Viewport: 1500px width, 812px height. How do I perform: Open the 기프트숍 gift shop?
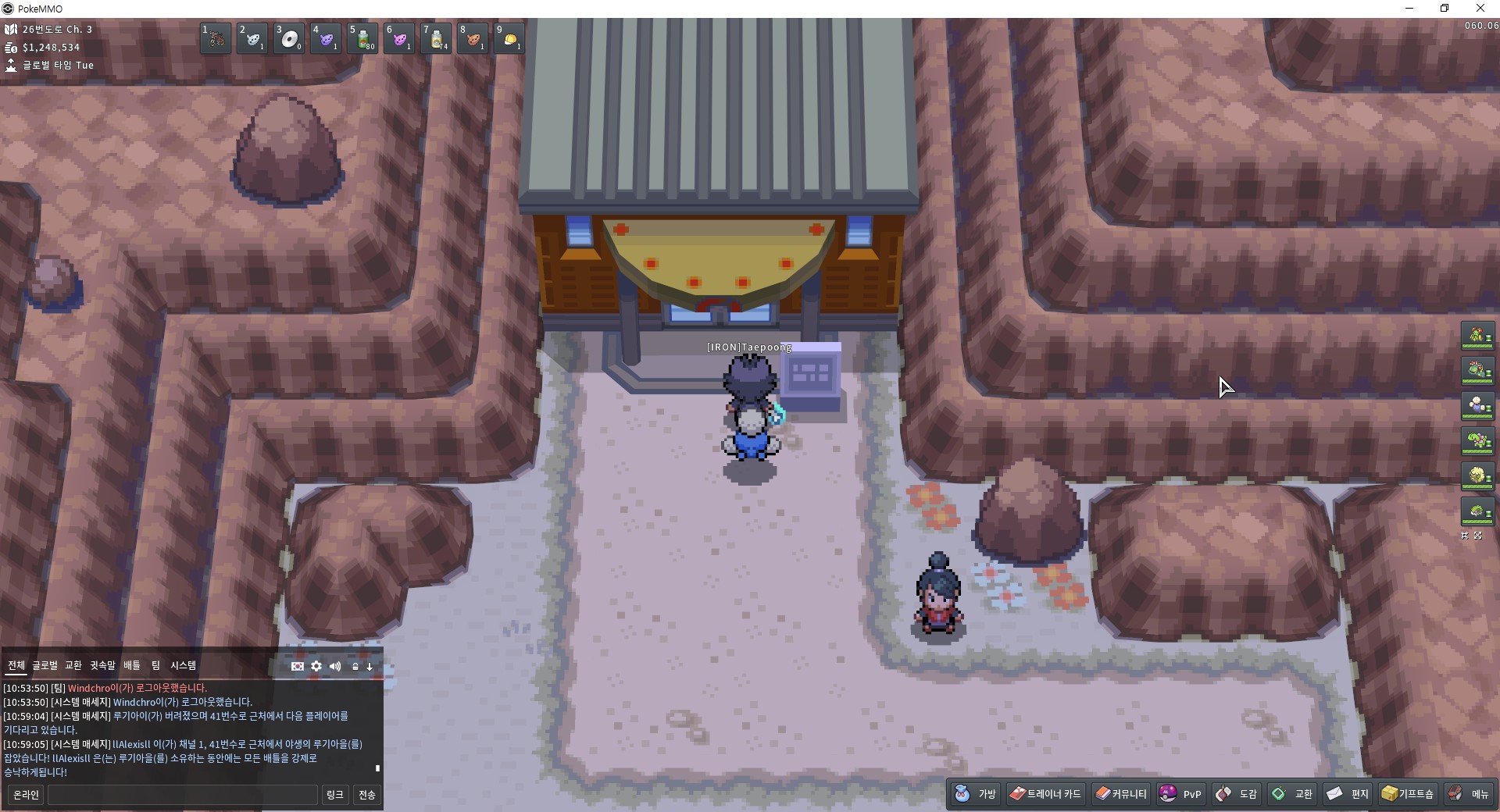coord(1408,794)
